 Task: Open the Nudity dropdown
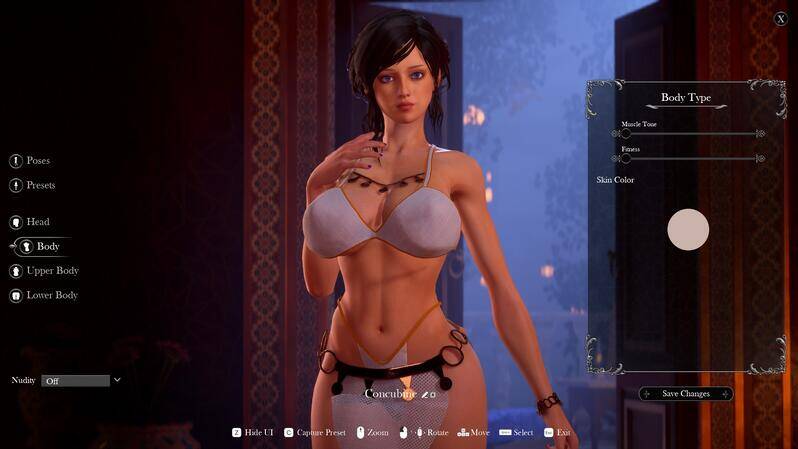pyautogui.click(x=81, y=381)
